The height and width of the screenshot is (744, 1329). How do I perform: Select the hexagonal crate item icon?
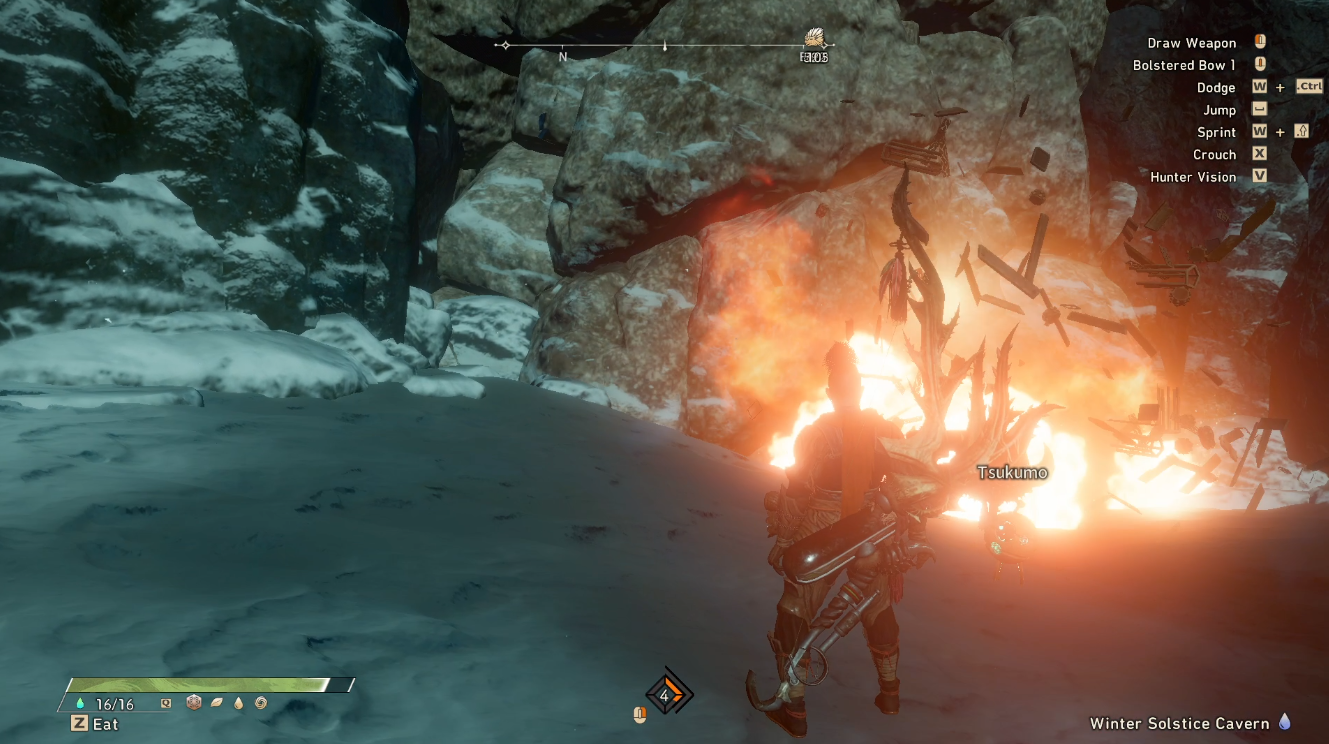pos(194,703)
